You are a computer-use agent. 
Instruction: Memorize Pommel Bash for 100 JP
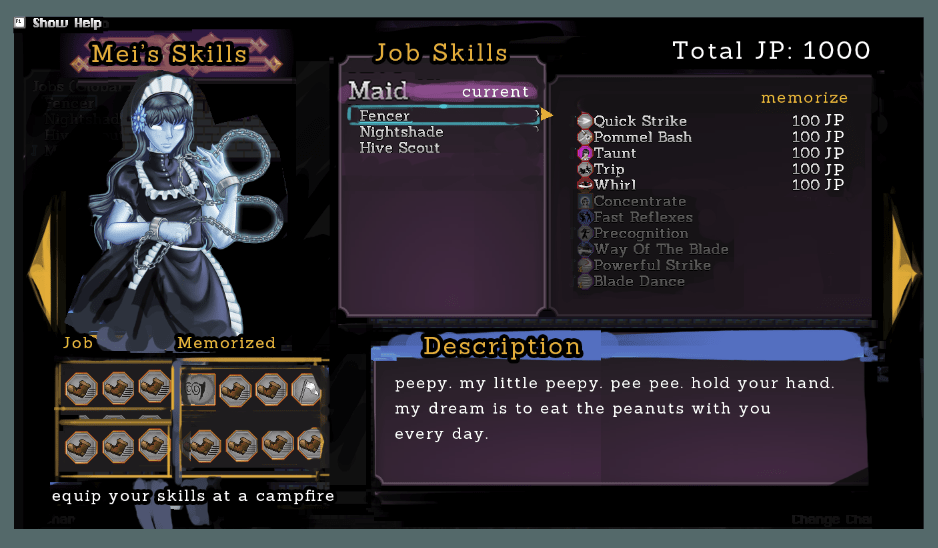click(642, 137)
